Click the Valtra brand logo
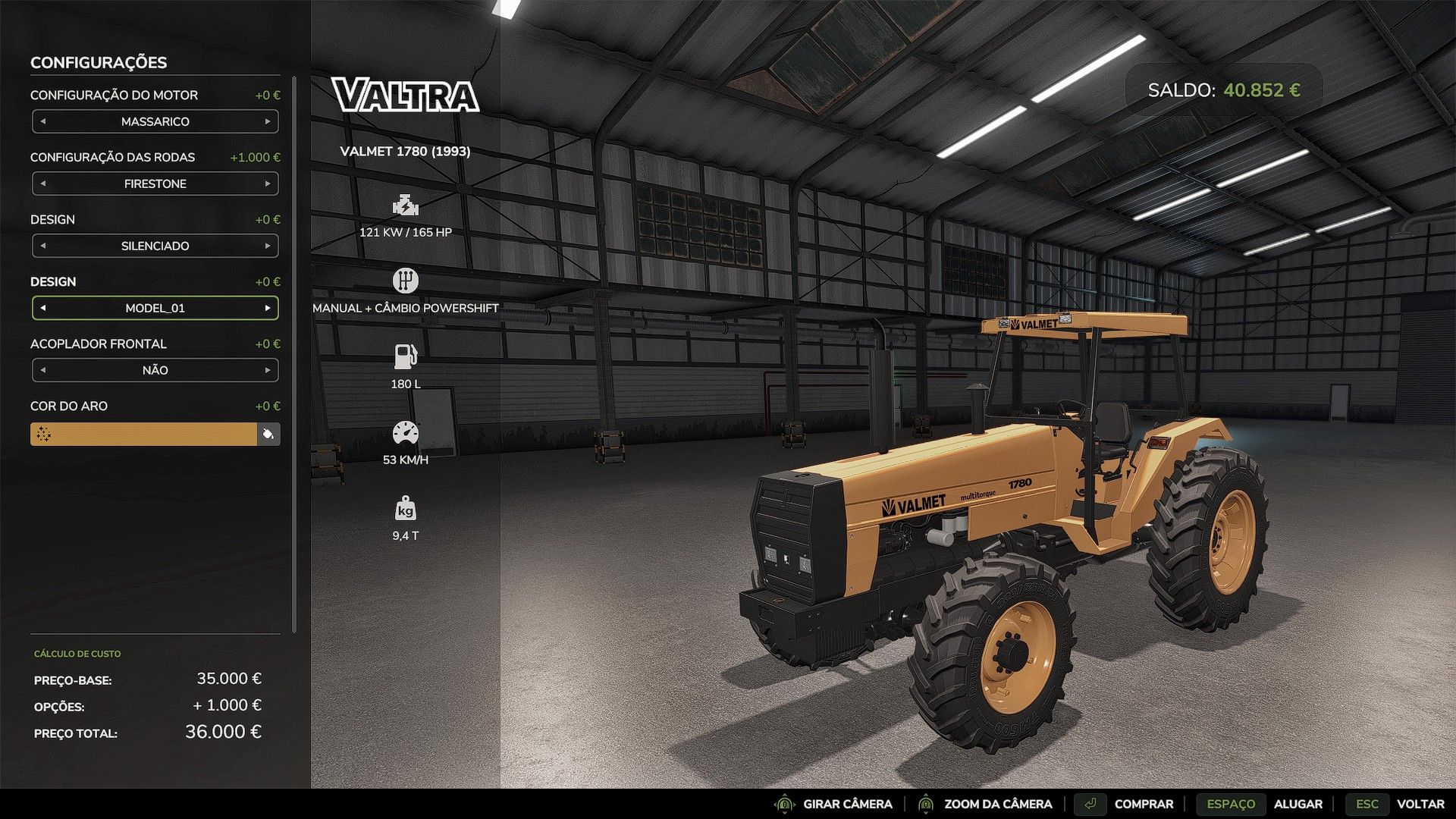This screenshot has width=1456, height=819. pyautogui.click(x=405, y=97)
